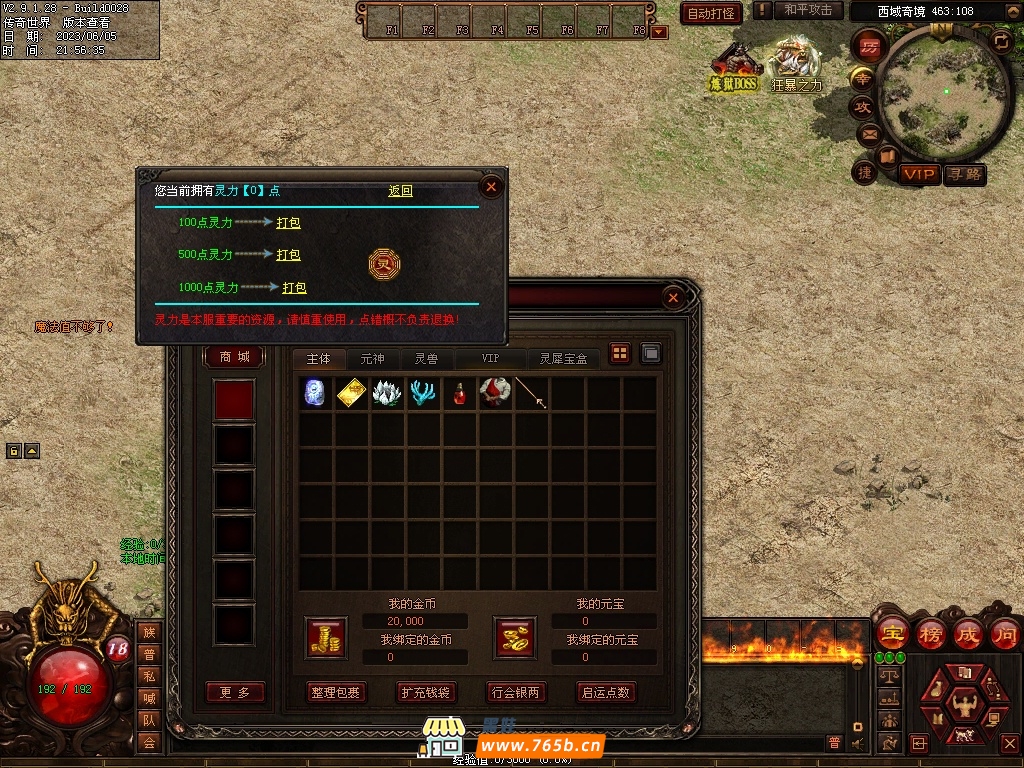This screenshot has width=1024, height=768.
Task: Open the 商城 shop button
Action: click(235, 357)
